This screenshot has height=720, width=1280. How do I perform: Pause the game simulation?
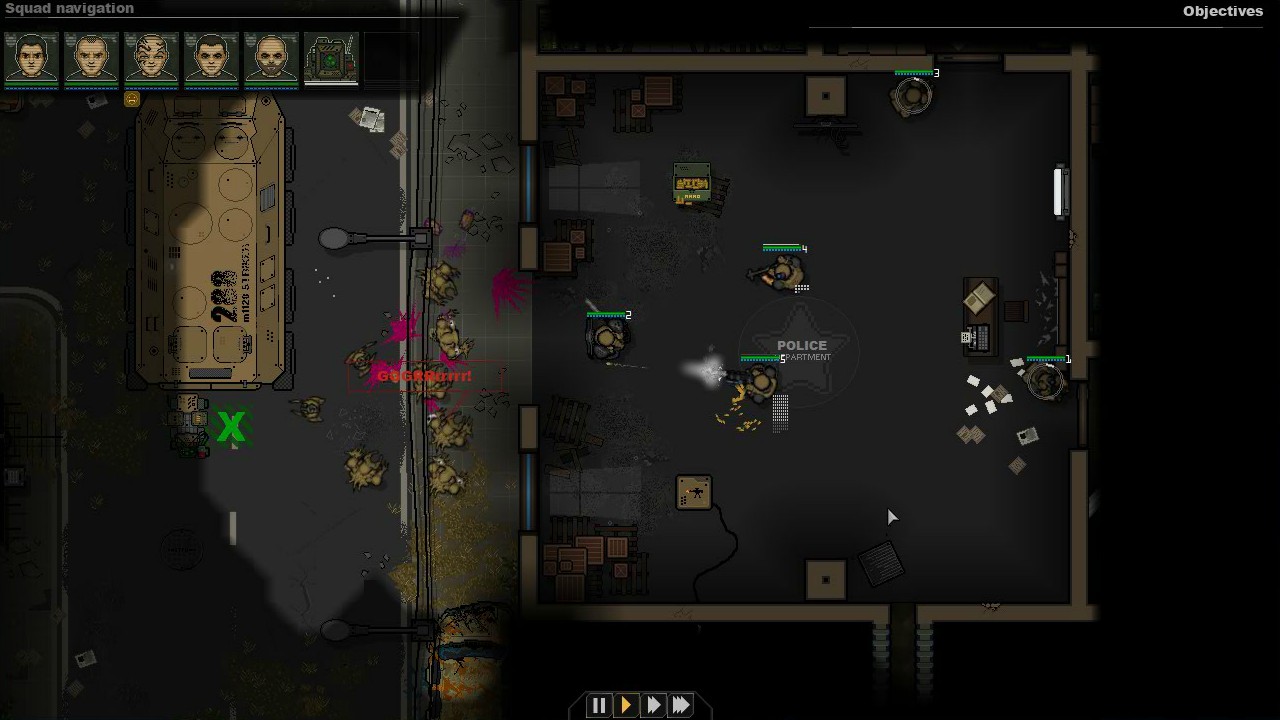[599, 705]
